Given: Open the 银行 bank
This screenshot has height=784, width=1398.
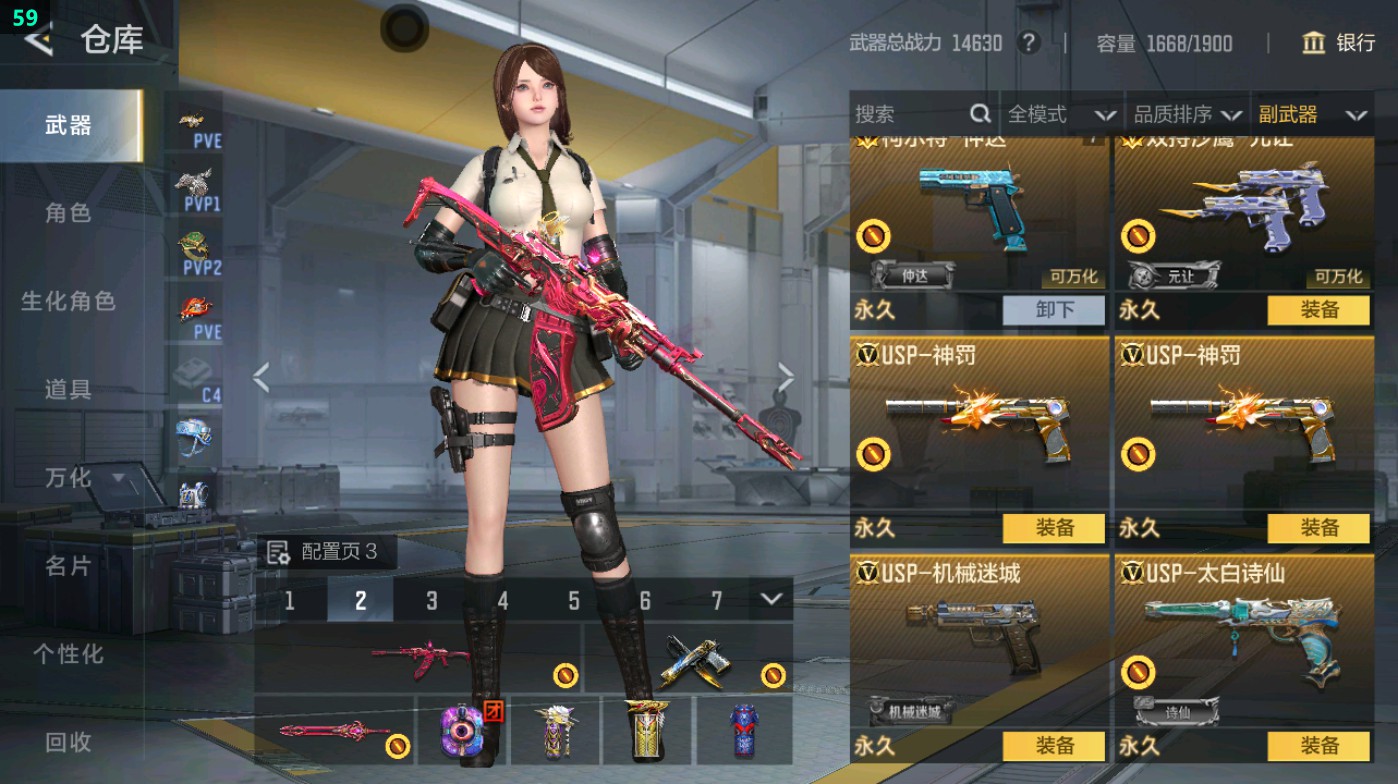Looking at the screenshot, I should click(1339, 43).
